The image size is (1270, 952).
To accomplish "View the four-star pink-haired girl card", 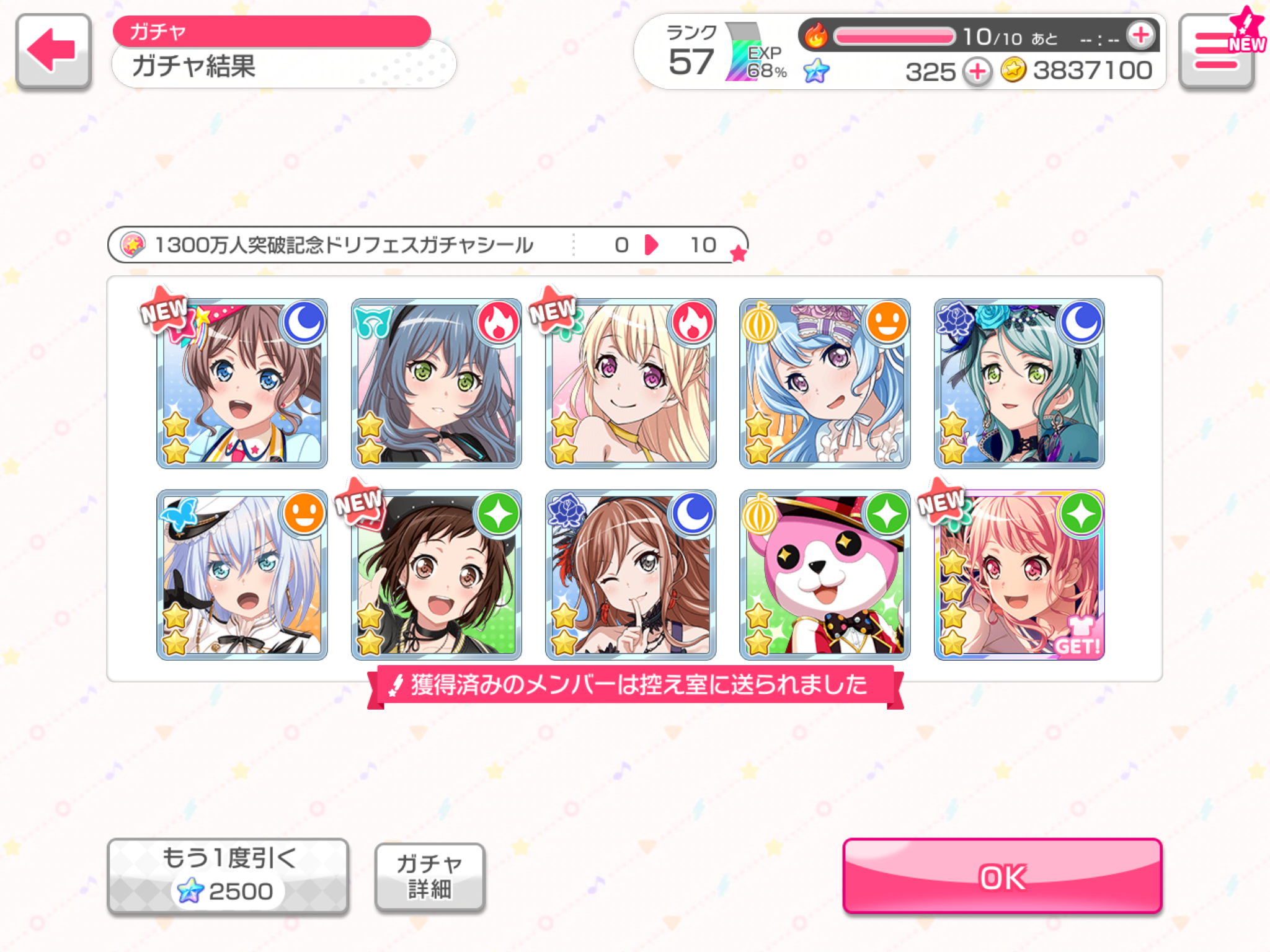I will (1019, 575).
